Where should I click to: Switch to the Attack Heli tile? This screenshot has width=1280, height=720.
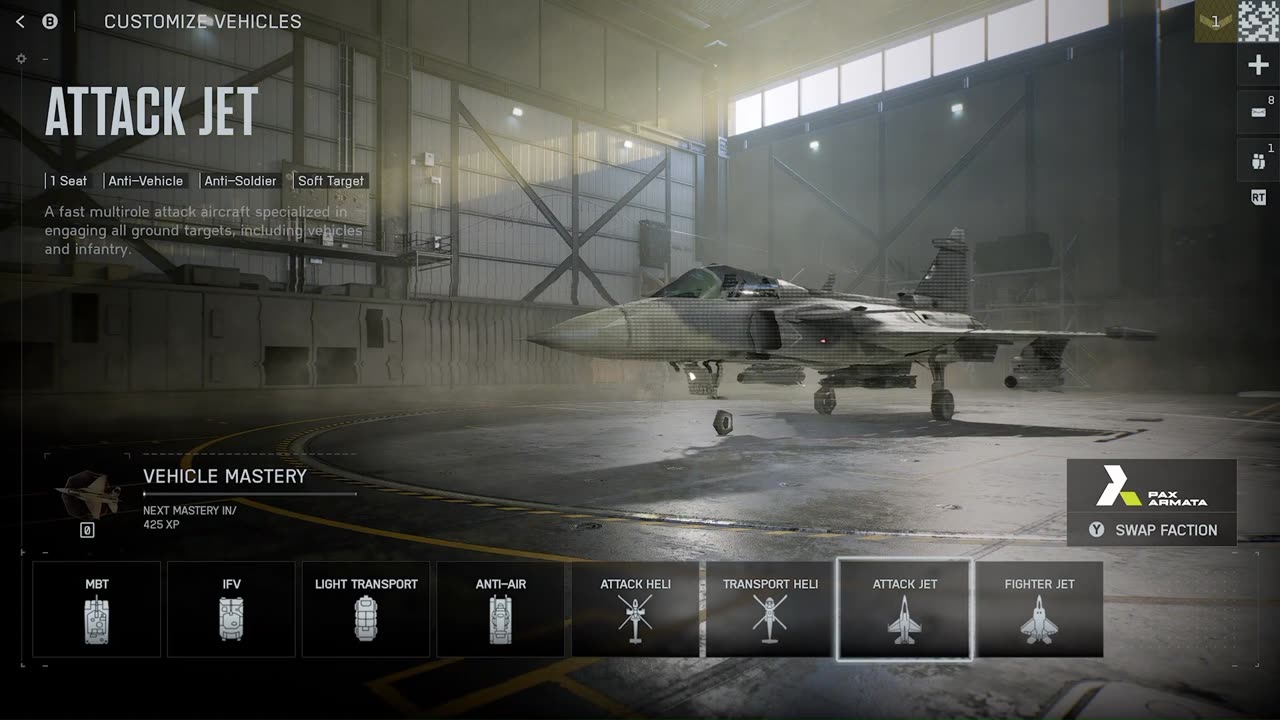coord(635,609)
